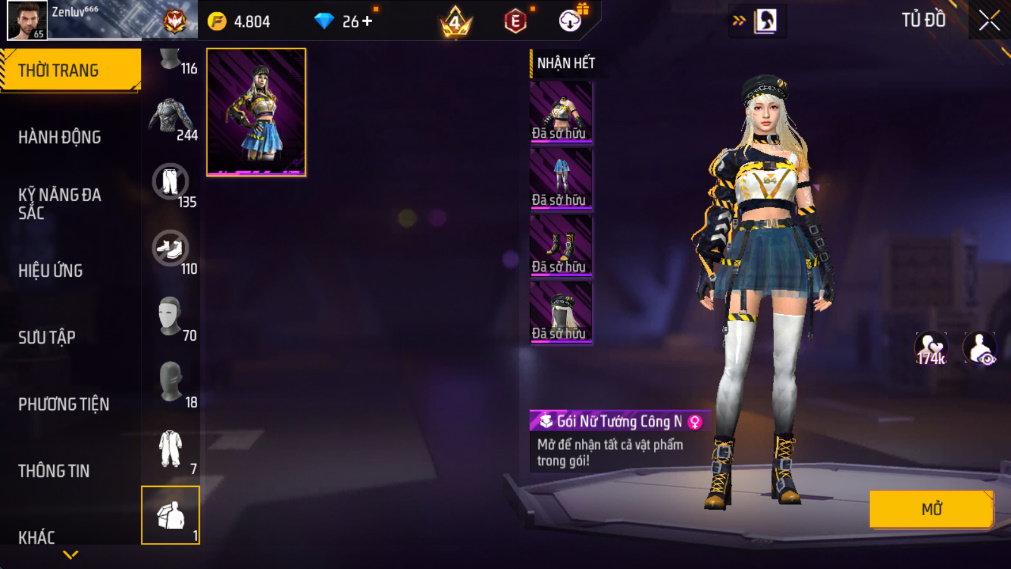Screen dimensions: 1011x569
Task: Go to the HIỆU ỨNG section
Action: [x=51, y=270]
